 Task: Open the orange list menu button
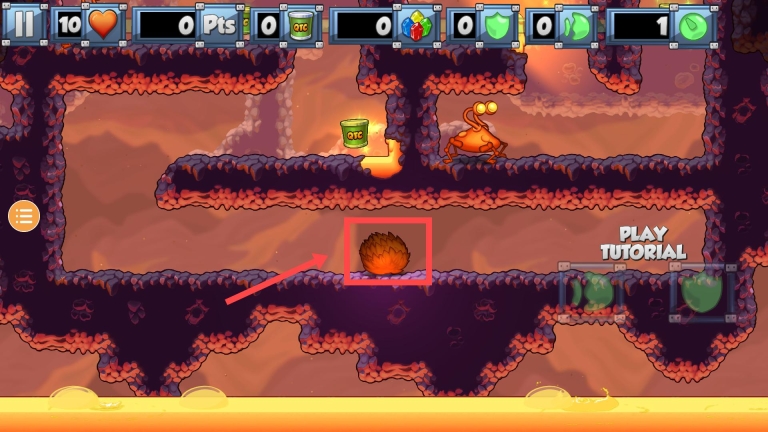pos(24,215)
